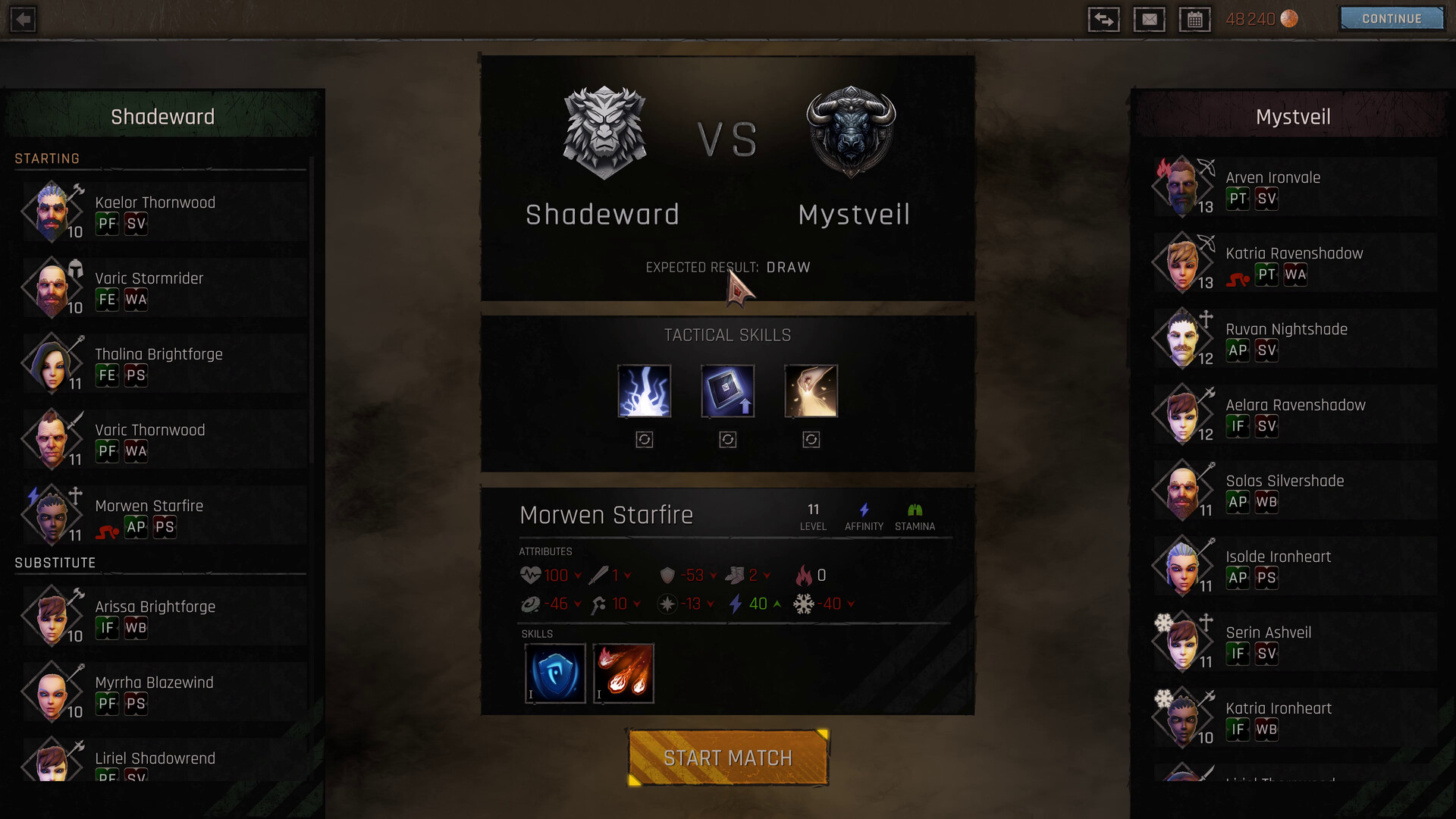
Task: Click the reroll icon below the shield skill
Action: click(x=727, y=440)
